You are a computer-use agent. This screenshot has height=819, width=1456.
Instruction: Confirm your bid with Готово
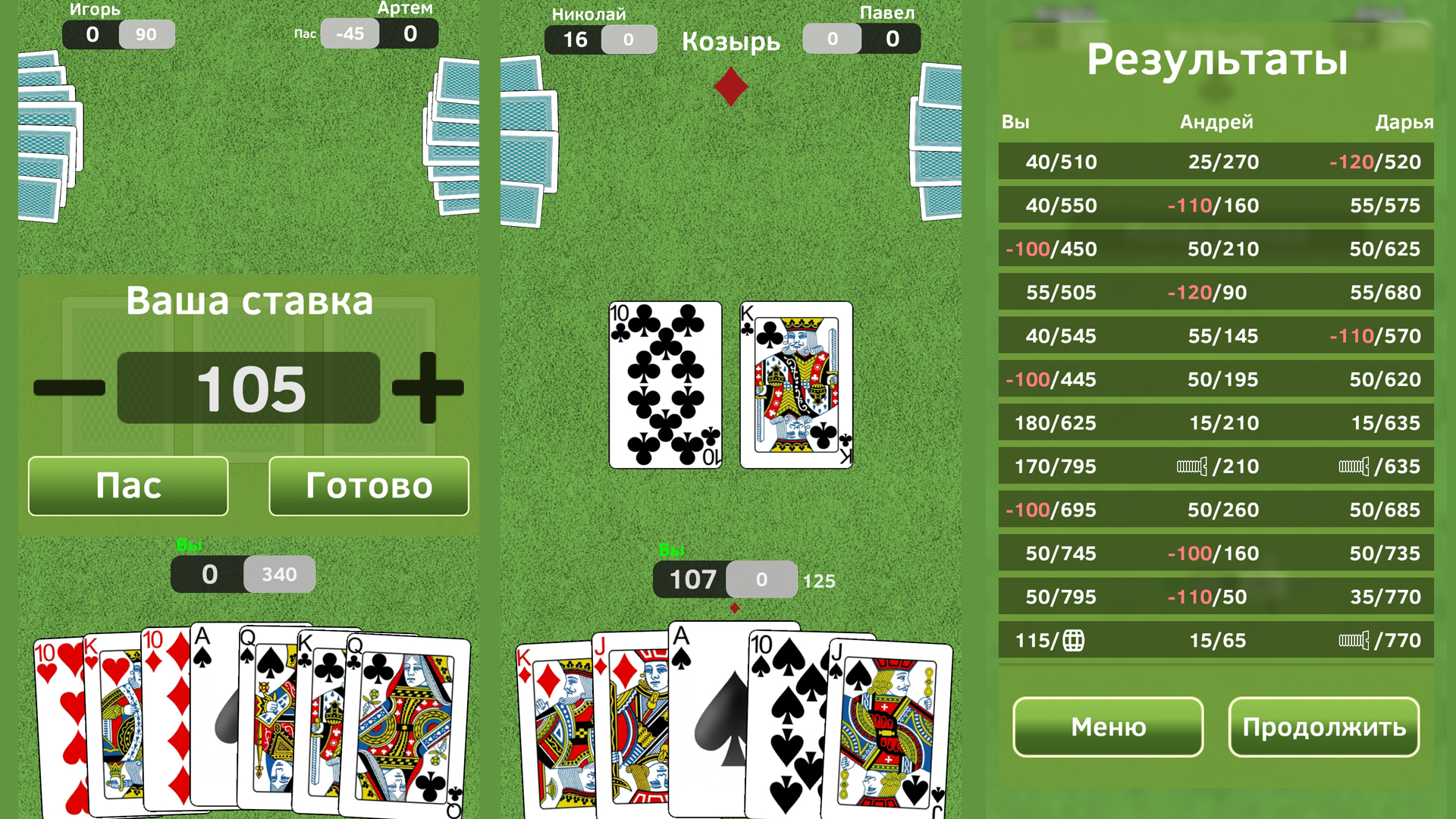tap(368, 486)
